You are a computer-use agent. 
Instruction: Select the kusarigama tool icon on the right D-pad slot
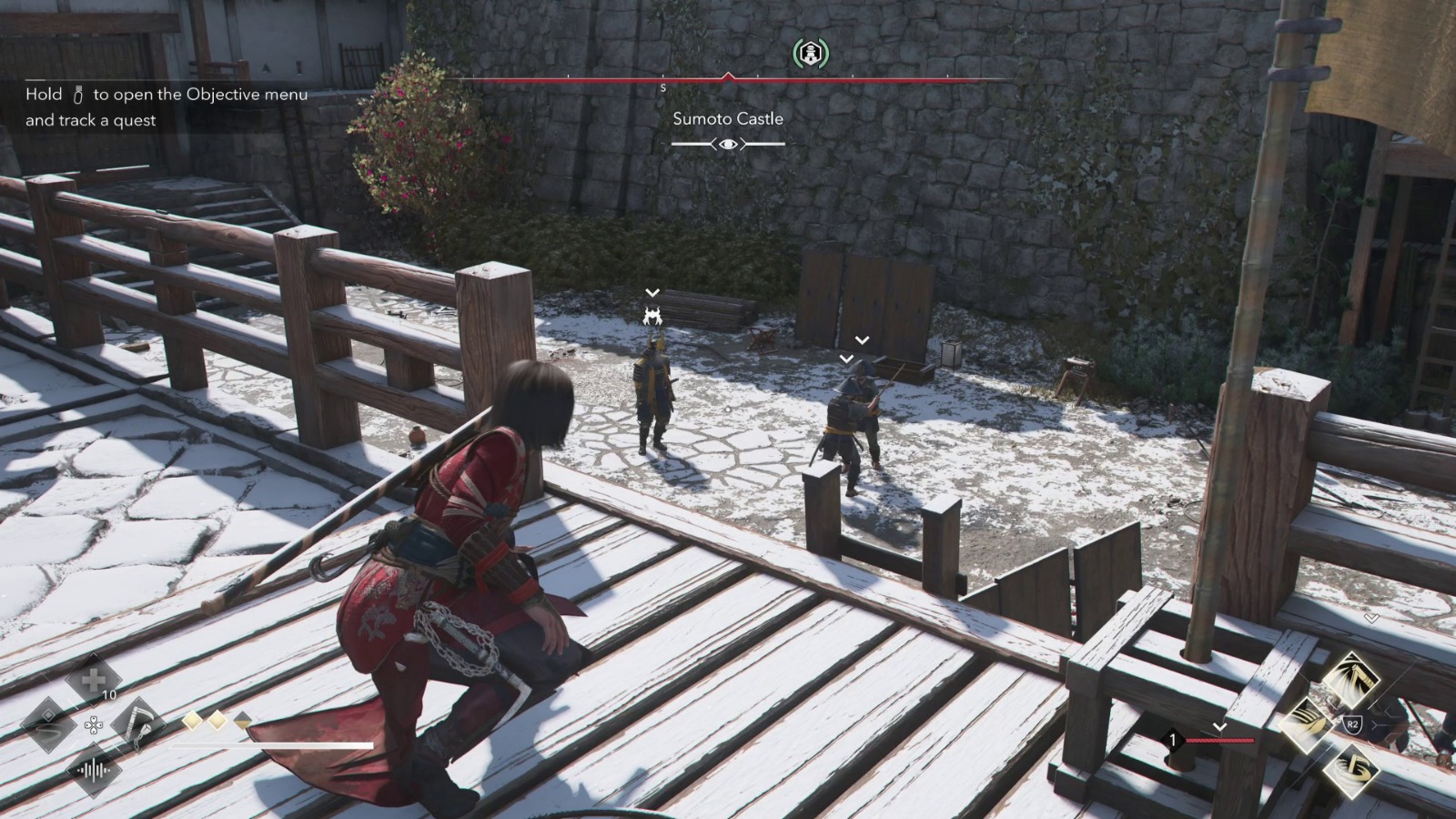point(139,725)
